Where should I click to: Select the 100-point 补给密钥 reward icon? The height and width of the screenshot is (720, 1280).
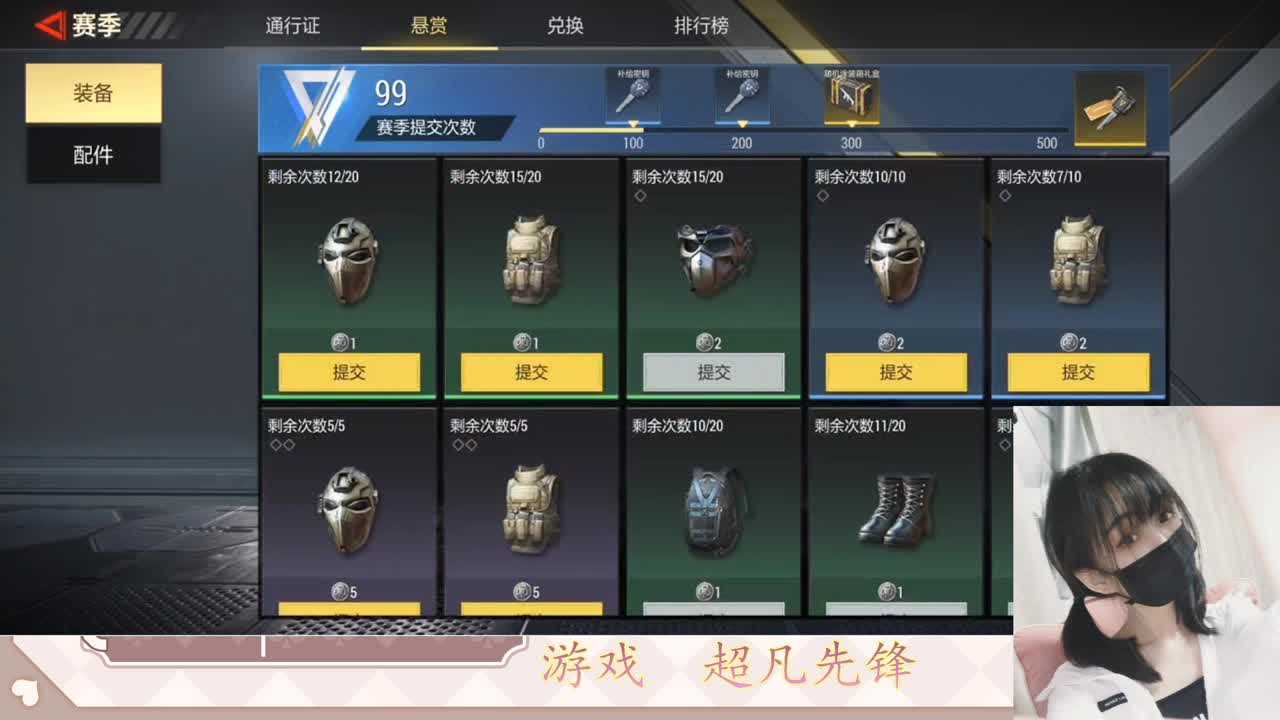tap(633, 95)
